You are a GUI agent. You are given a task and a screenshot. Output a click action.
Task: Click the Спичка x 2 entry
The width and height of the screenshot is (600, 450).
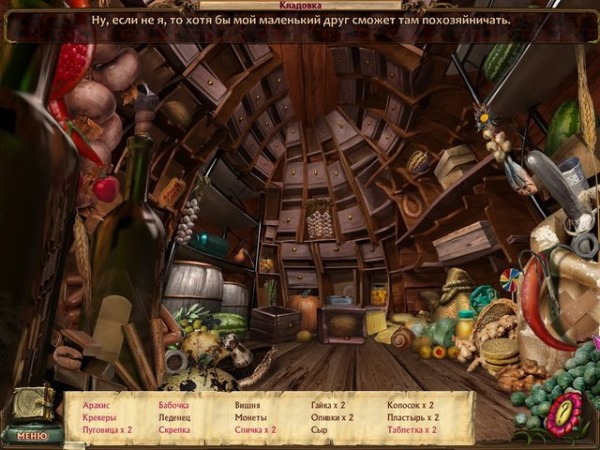click(255, 429)
